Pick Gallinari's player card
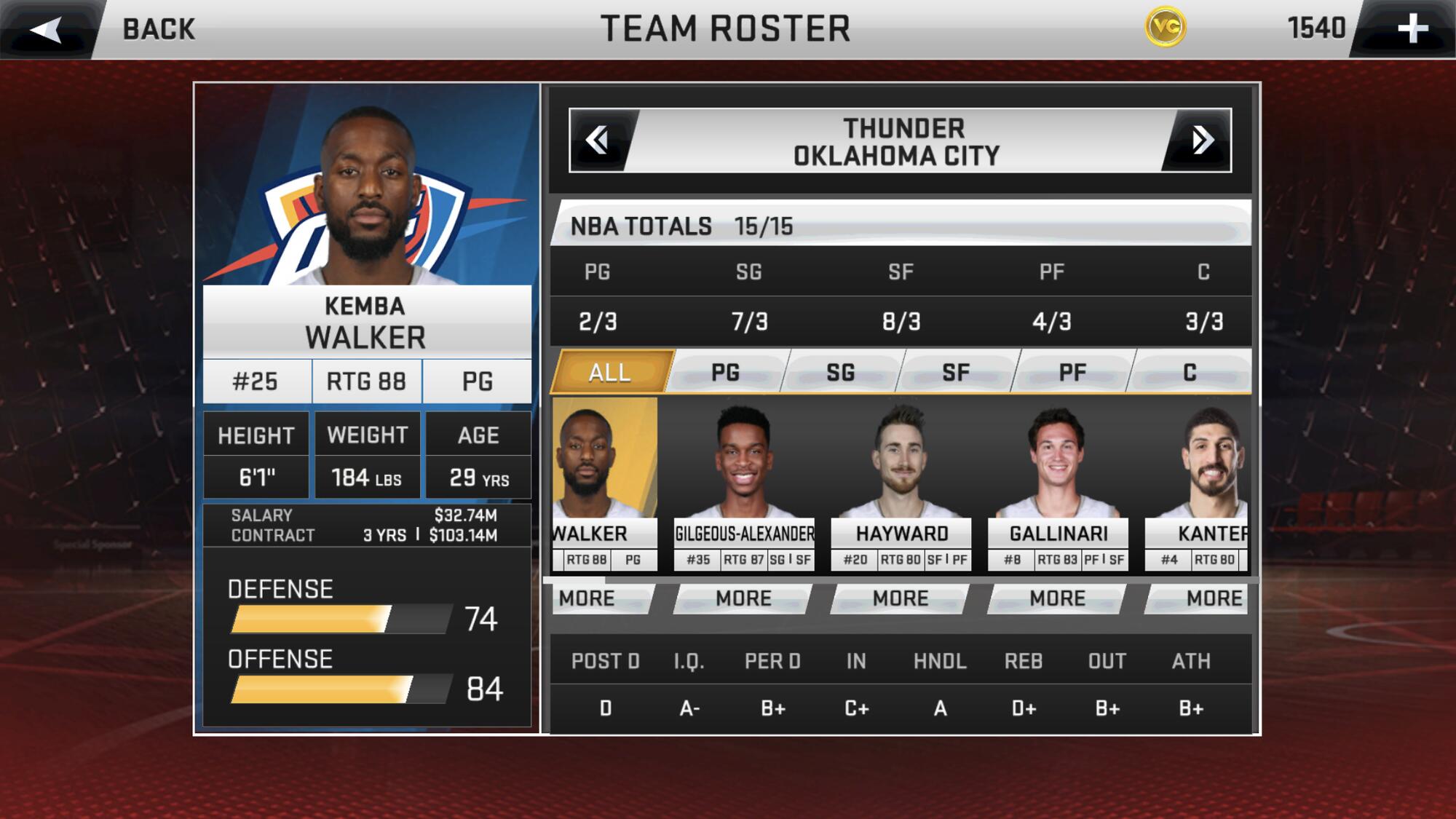Viewport: 1456px width, 819px height. [x=1059, y=483]
